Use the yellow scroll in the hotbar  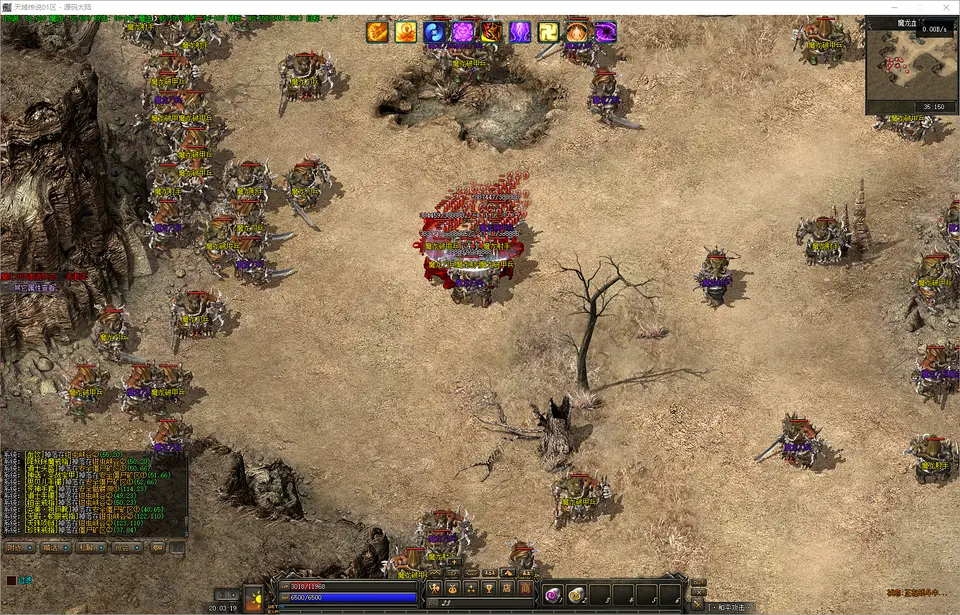click(x=576, y=595)
